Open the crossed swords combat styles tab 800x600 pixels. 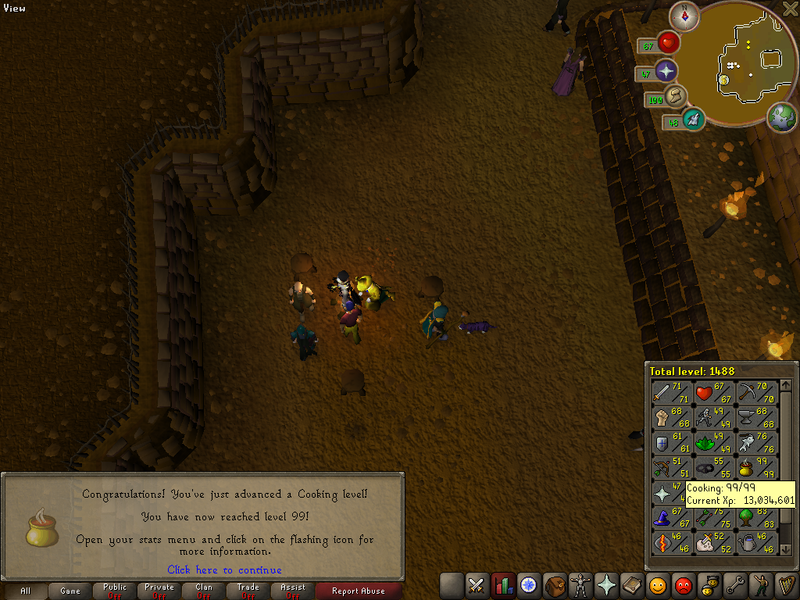point(477,585)
